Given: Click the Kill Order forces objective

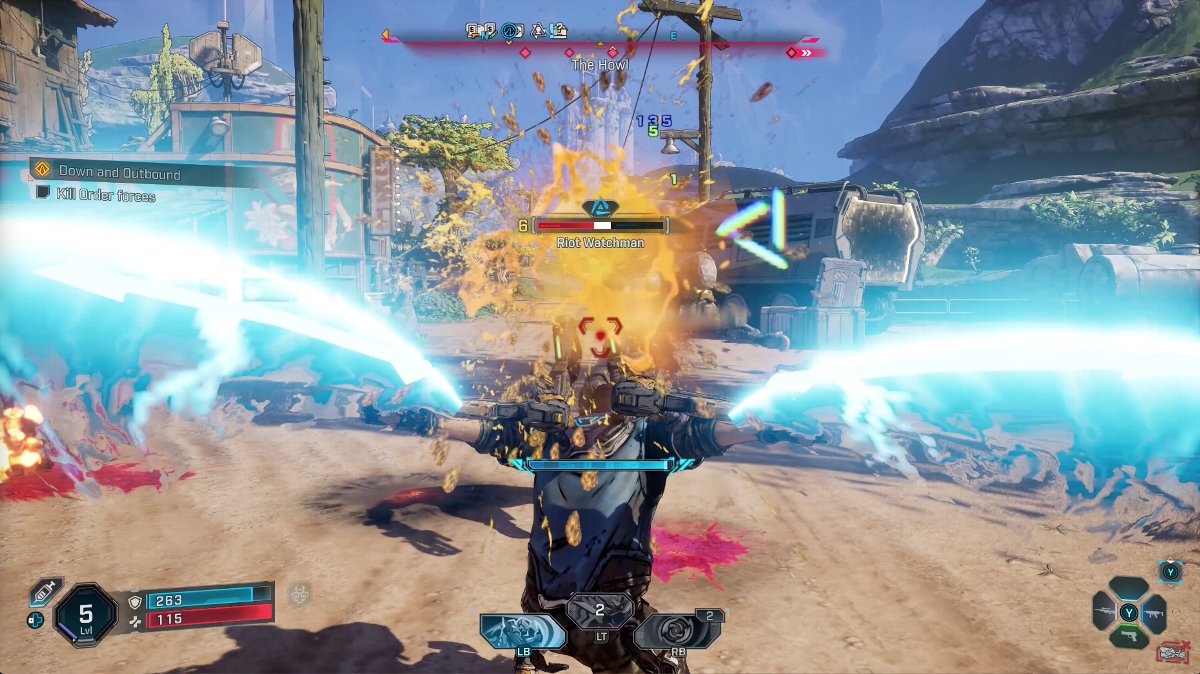Looking at the screenshot, I should pos(107,196).
